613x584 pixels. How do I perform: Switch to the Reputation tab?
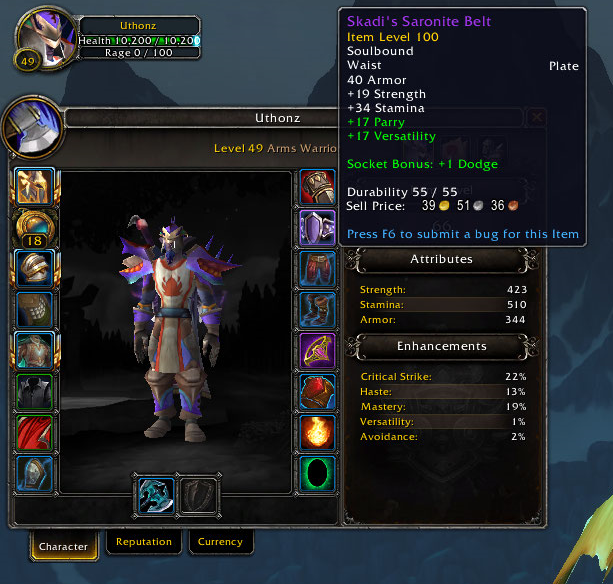coord(144,542)
